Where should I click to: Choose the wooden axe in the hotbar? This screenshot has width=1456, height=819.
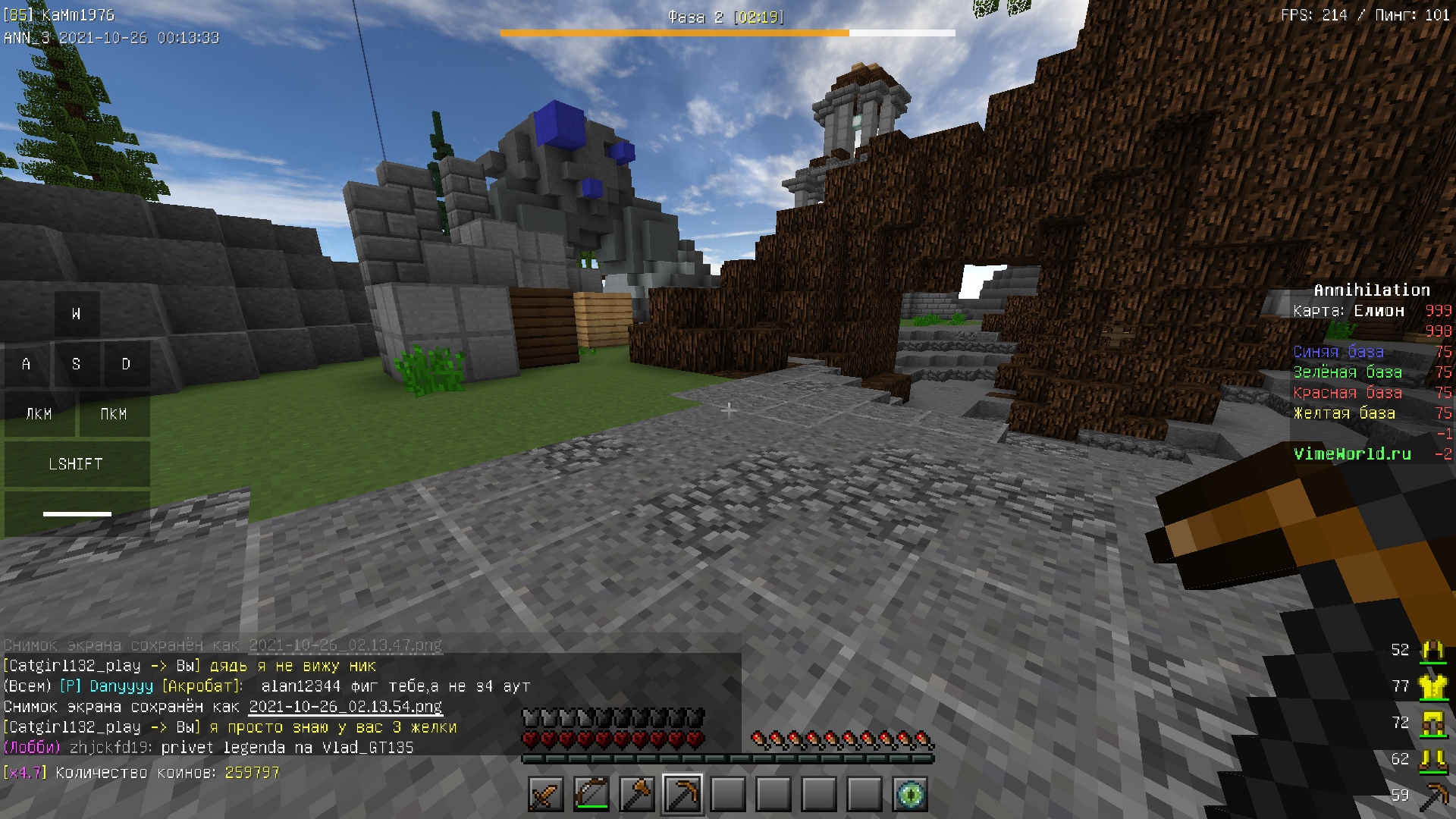pyautogui.click(x=637, y=795)
